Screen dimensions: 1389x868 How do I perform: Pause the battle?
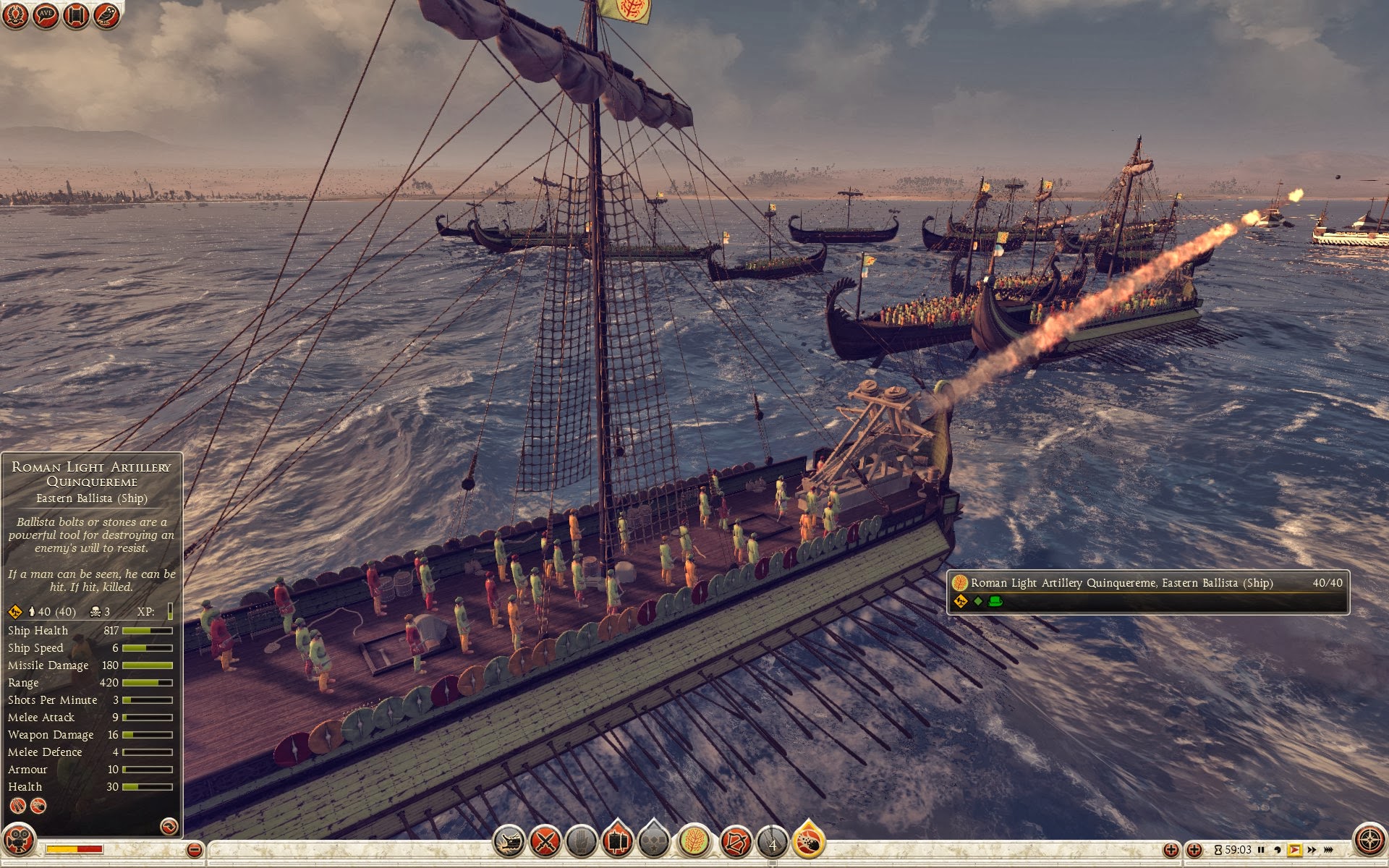1261,850
